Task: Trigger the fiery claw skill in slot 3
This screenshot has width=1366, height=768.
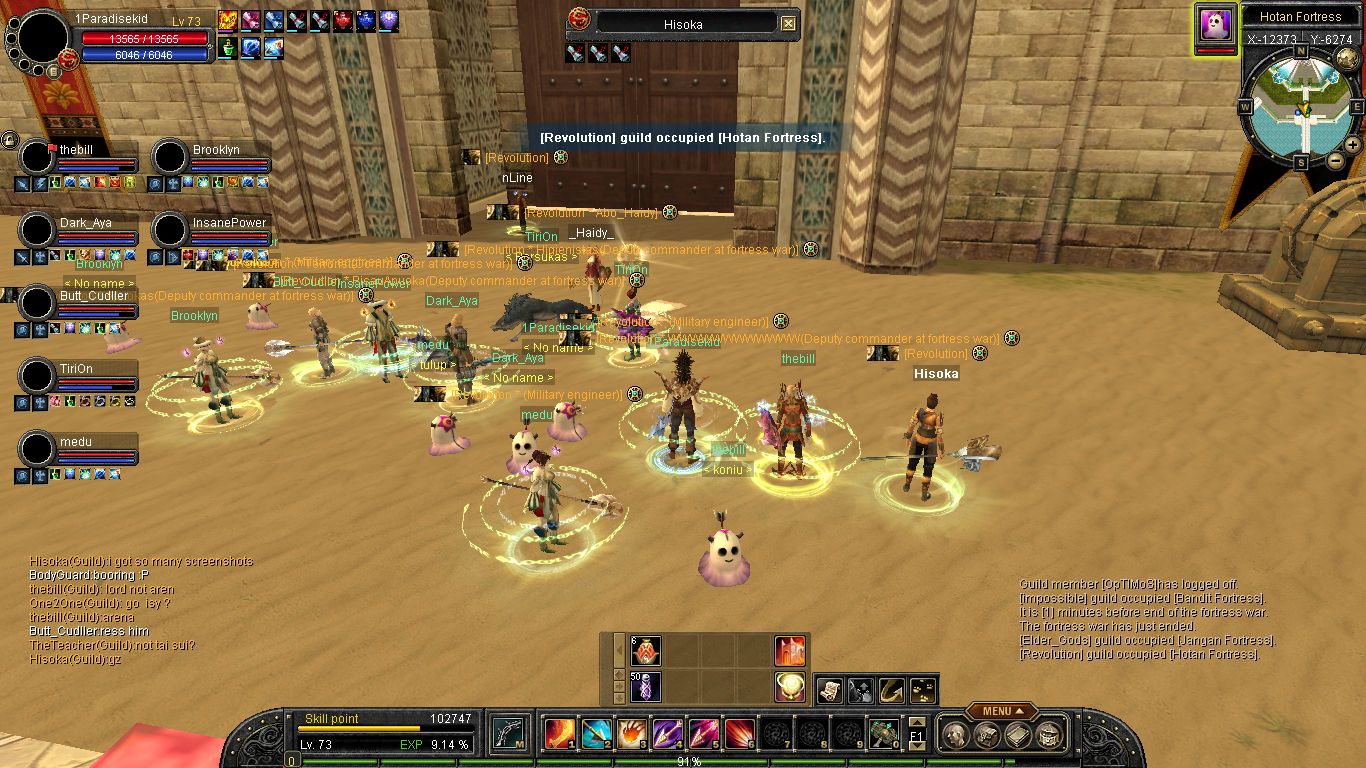Action: 631,735
